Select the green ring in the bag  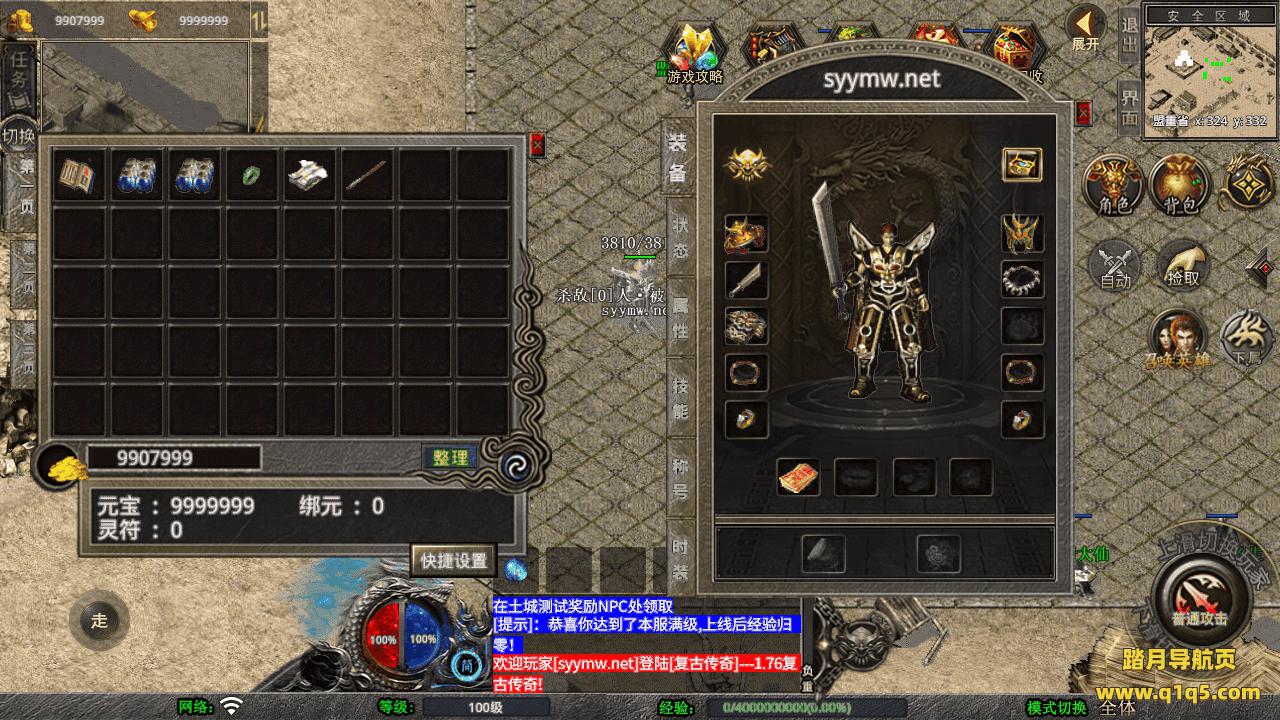252,176
